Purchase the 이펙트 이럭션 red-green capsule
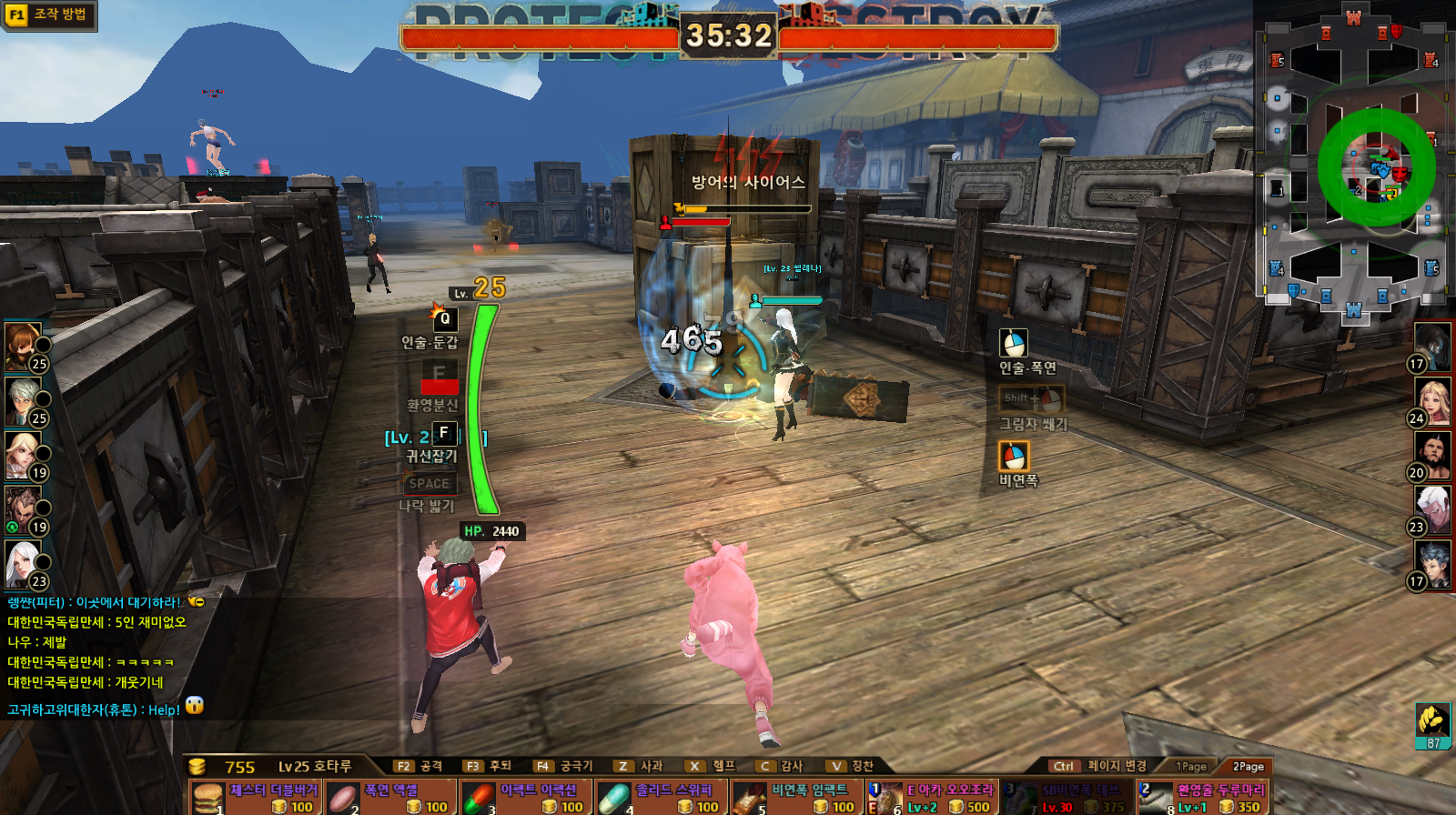This screenshot has width=1456, height=815. pyautogui.click(x=525, y=798)
